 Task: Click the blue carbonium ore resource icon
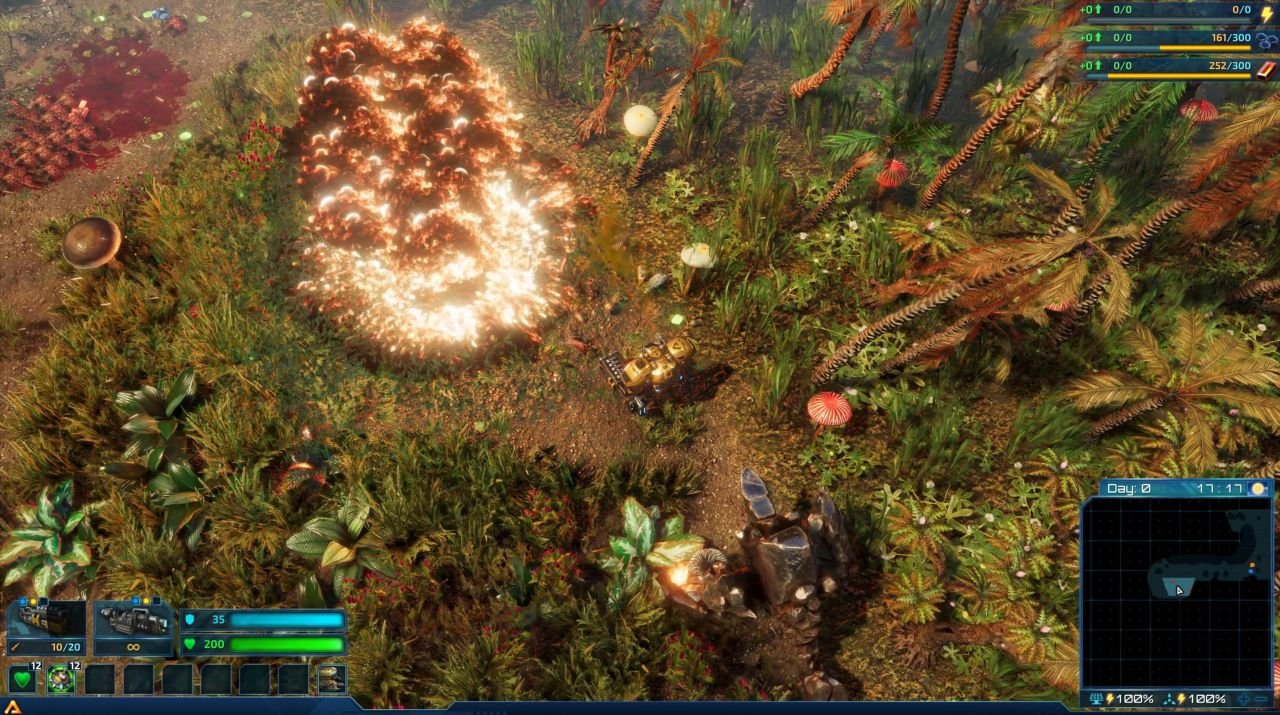1267,41
